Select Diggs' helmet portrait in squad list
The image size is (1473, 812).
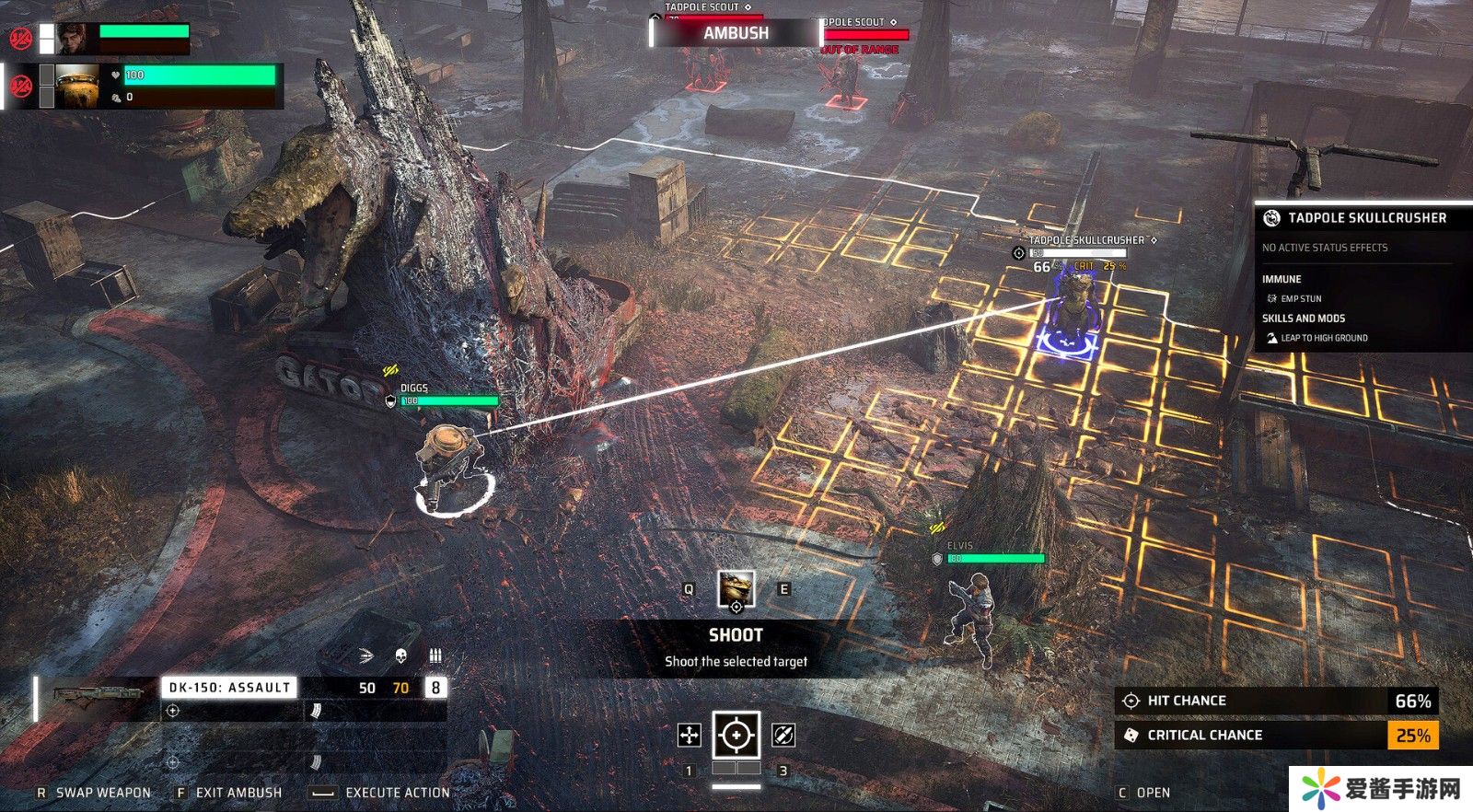[77, 87]
